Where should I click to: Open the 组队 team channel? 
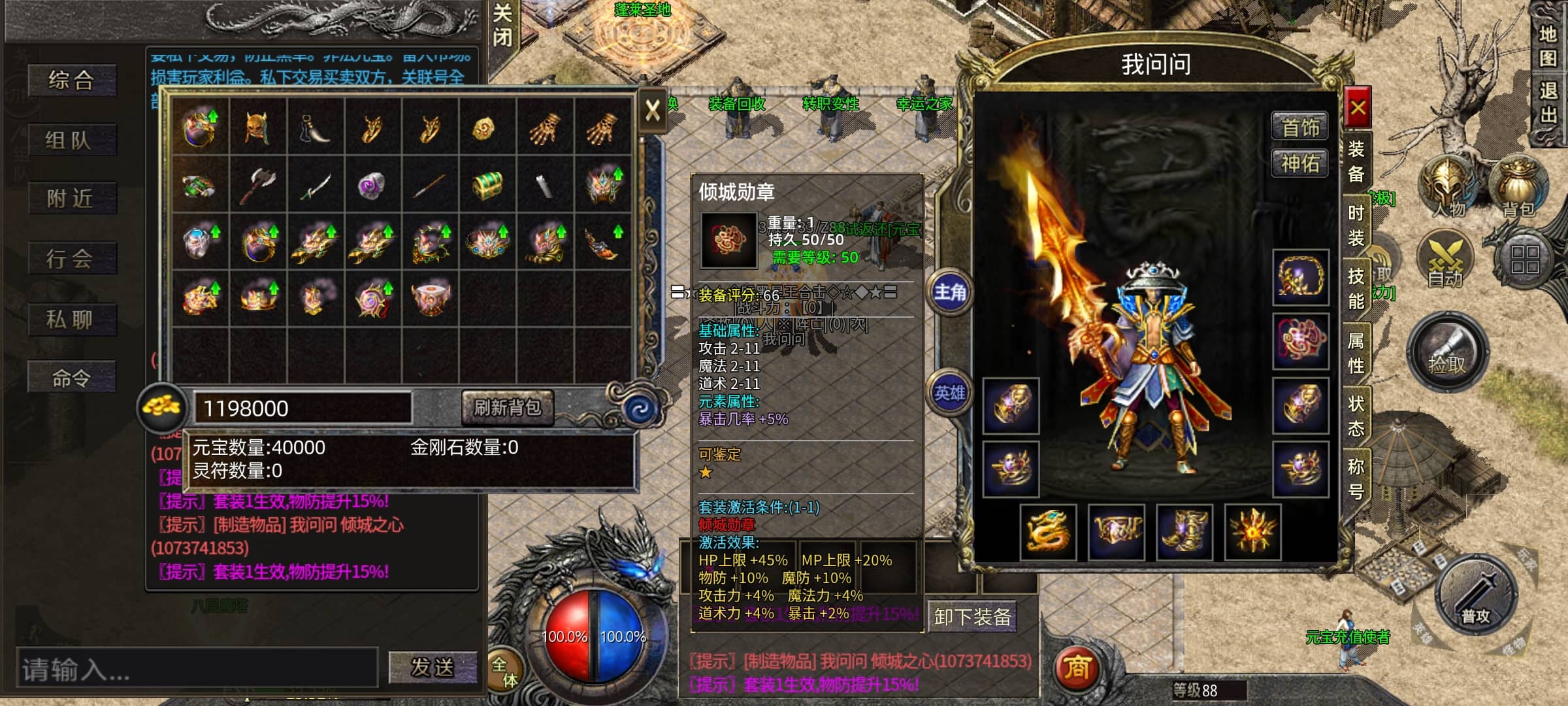pos(72,140)
